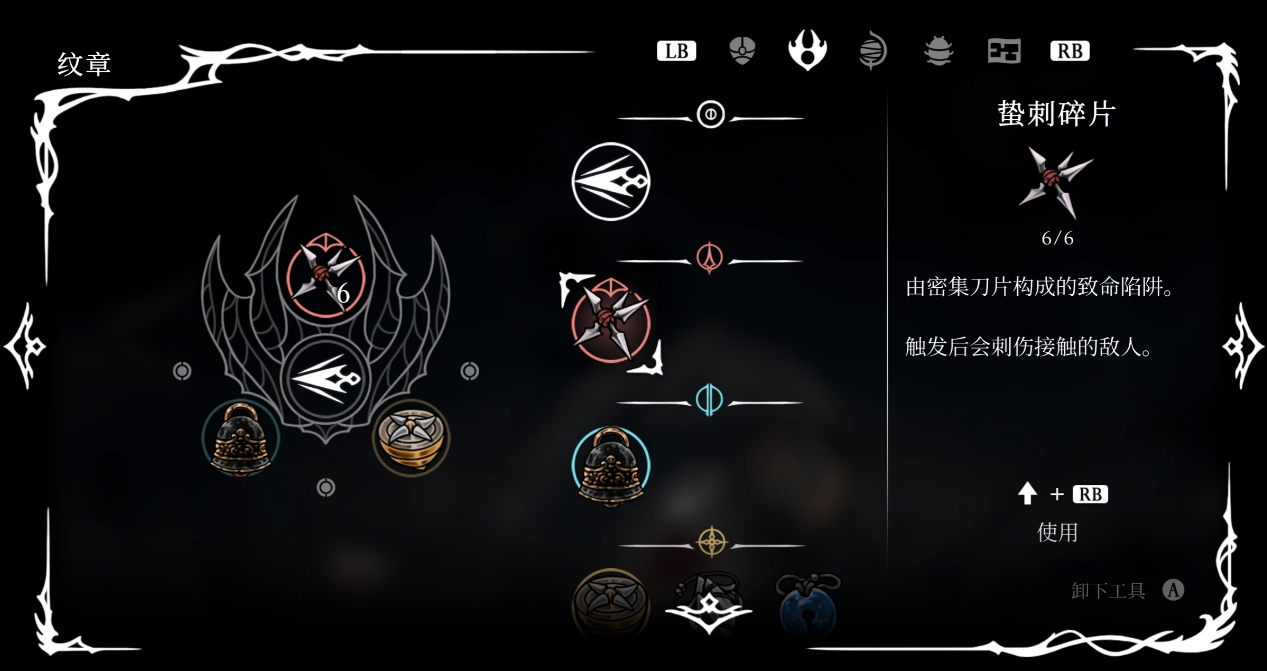Go to the next pane with the right arrow
1267x671 pixels.
pyautogui.click(x=1243, y=346)
